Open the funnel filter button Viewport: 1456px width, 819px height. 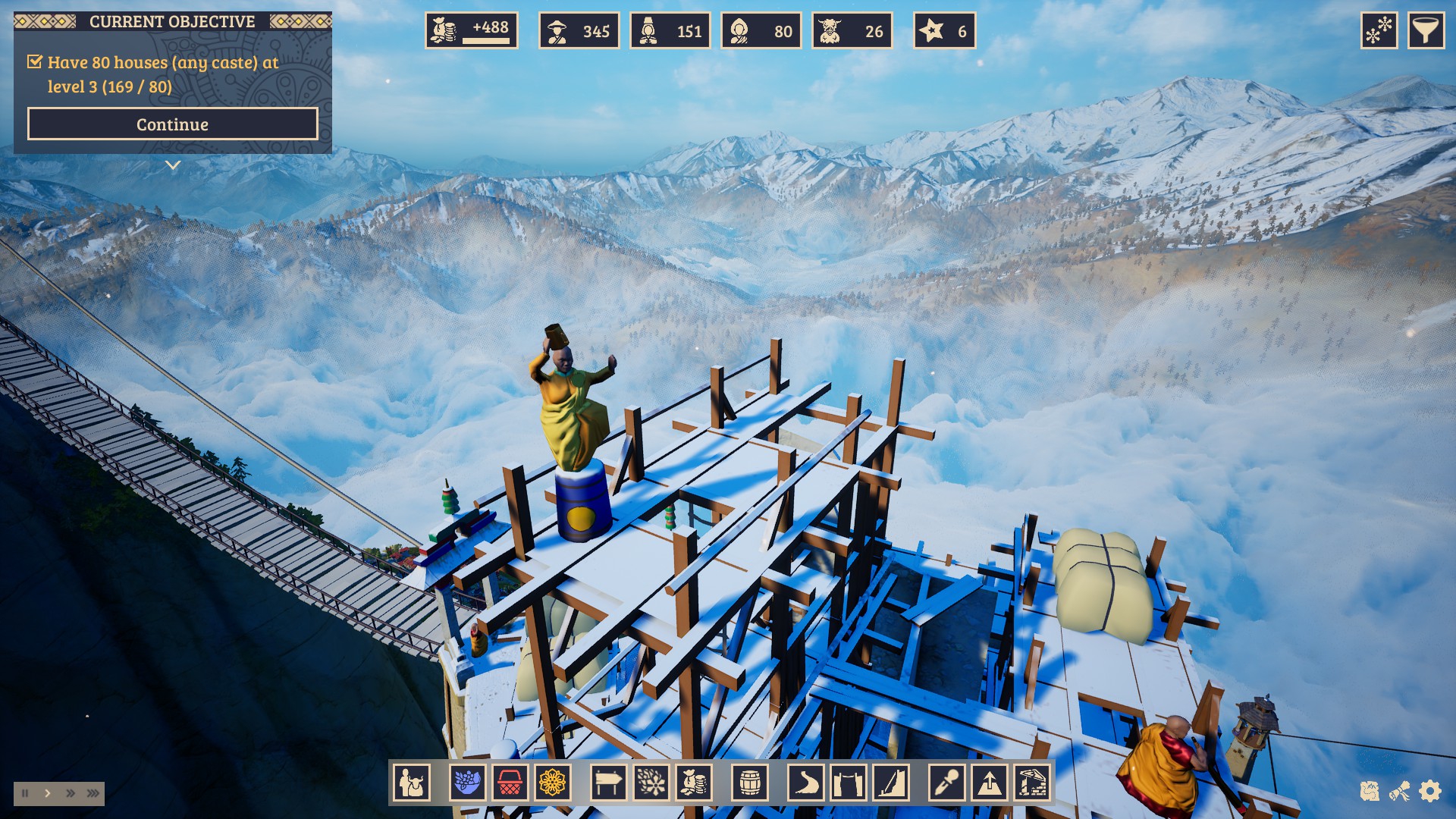pyautogui.click(x=1426, y=31)
